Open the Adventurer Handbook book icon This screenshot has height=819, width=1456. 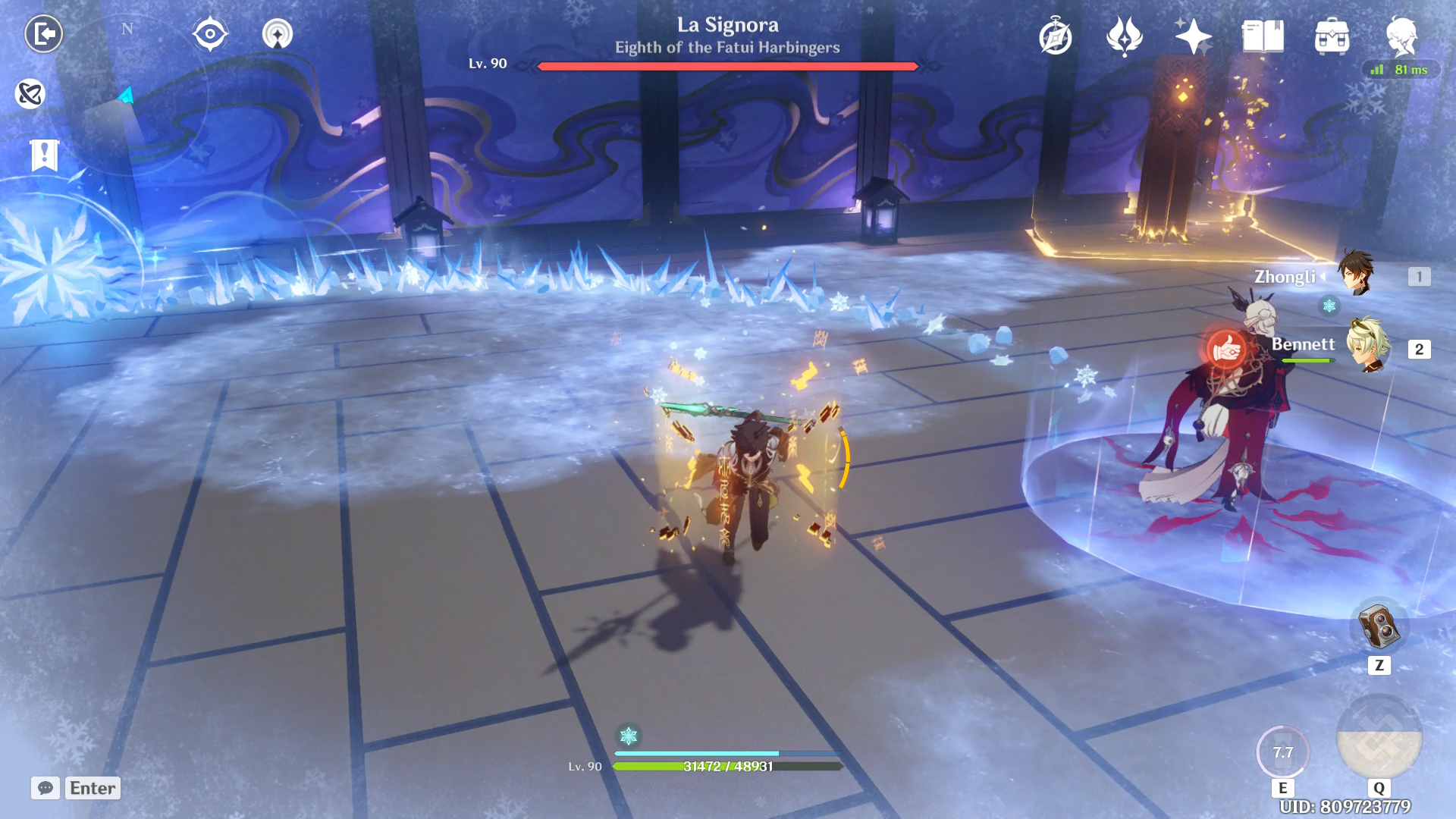coord(1263,36)
